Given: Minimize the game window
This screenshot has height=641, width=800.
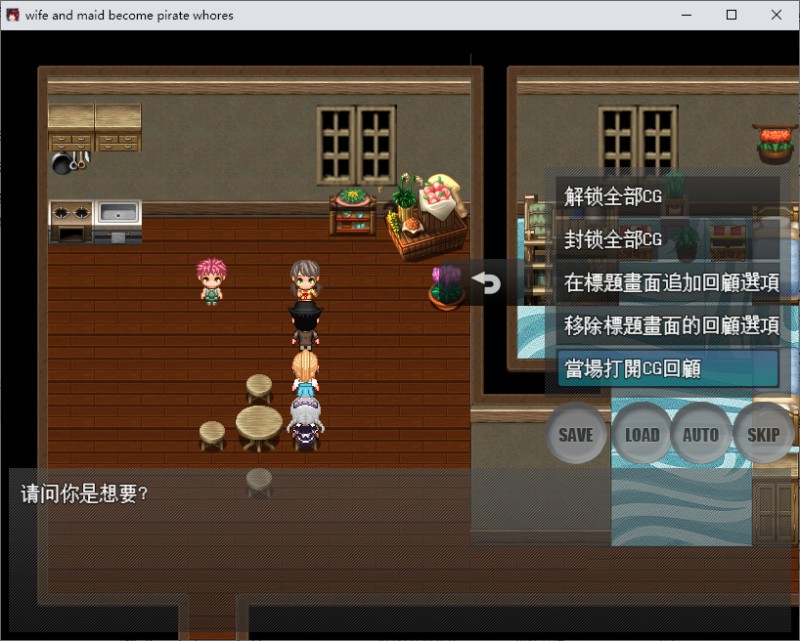Looking at the screenshot, I should 686,15.
